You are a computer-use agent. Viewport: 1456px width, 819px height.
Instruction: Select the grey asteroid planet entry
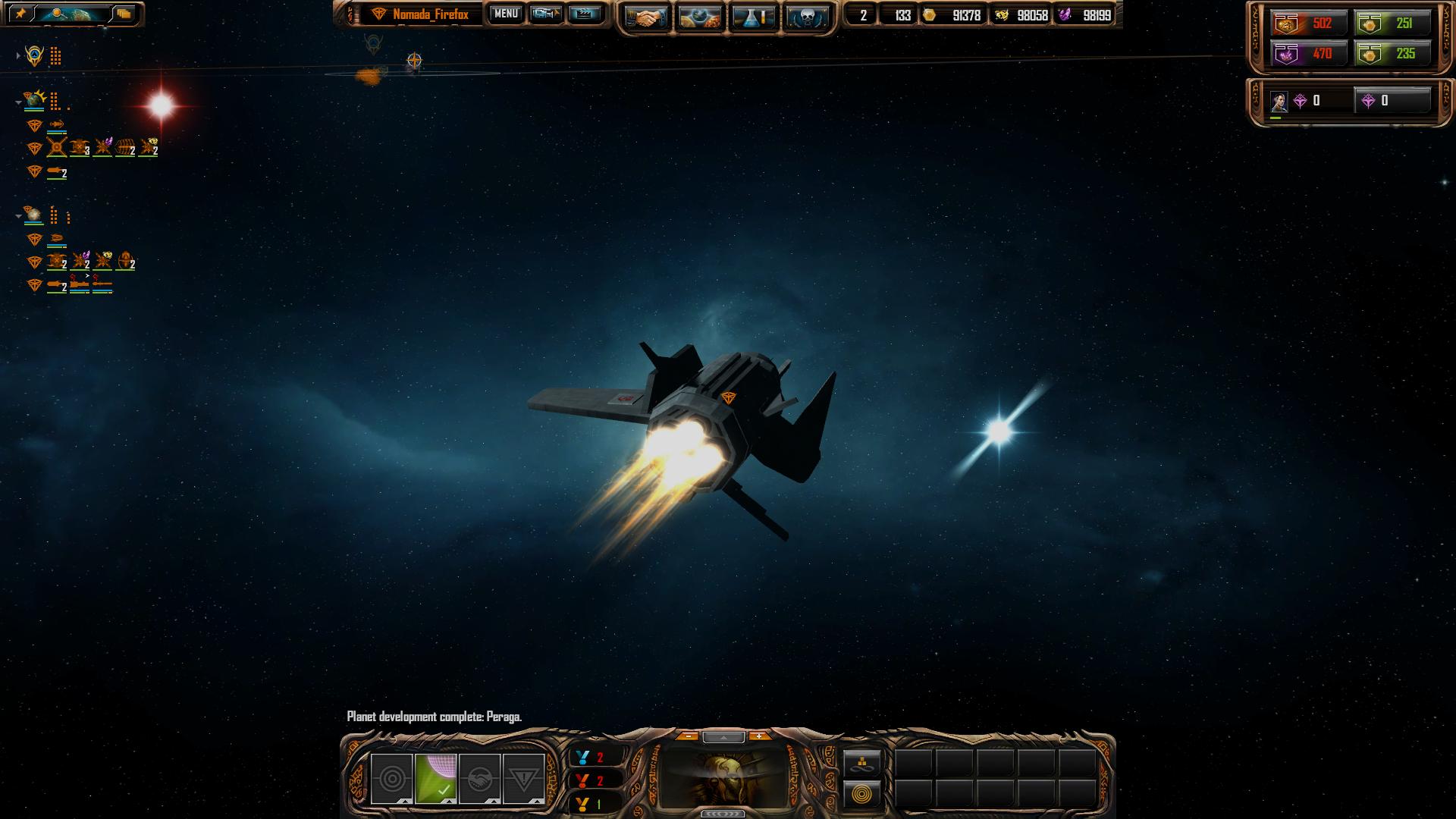33,215
